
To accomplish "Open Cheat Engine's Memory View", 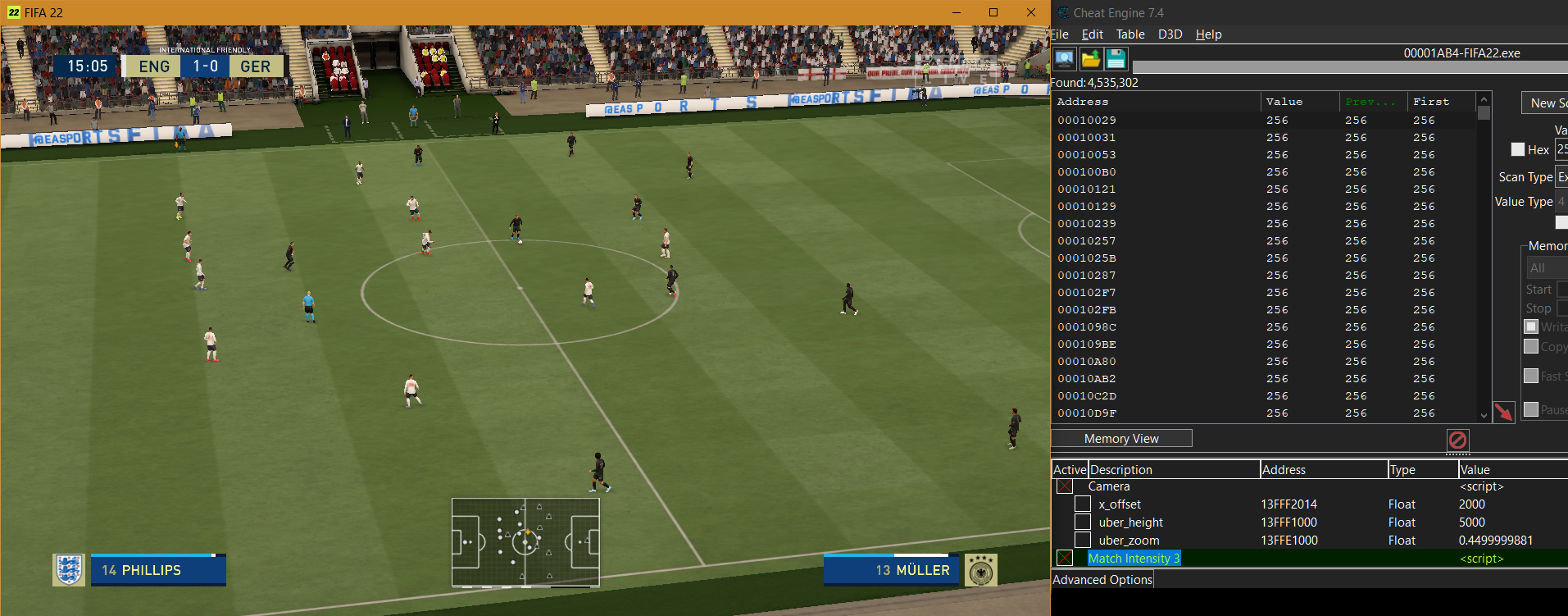I will pyautogui.click(x=1120, y=439).
